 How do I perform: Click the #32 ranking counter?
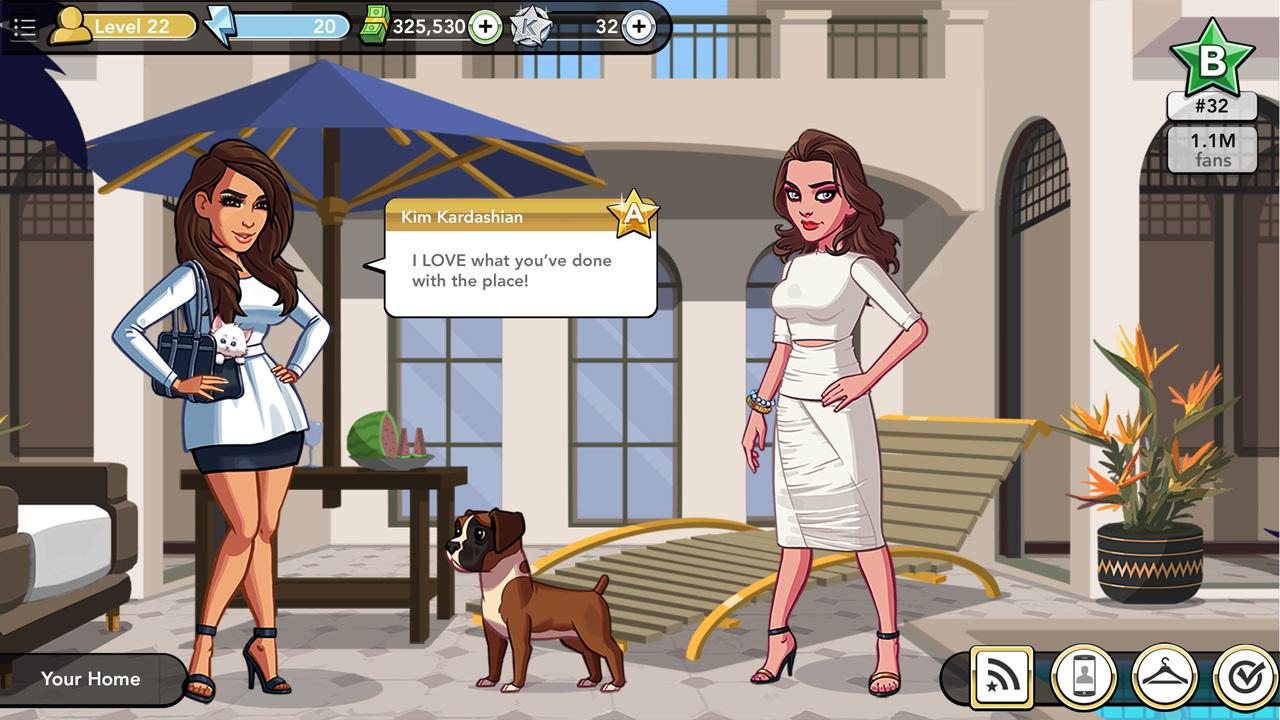coord(1213,107)
